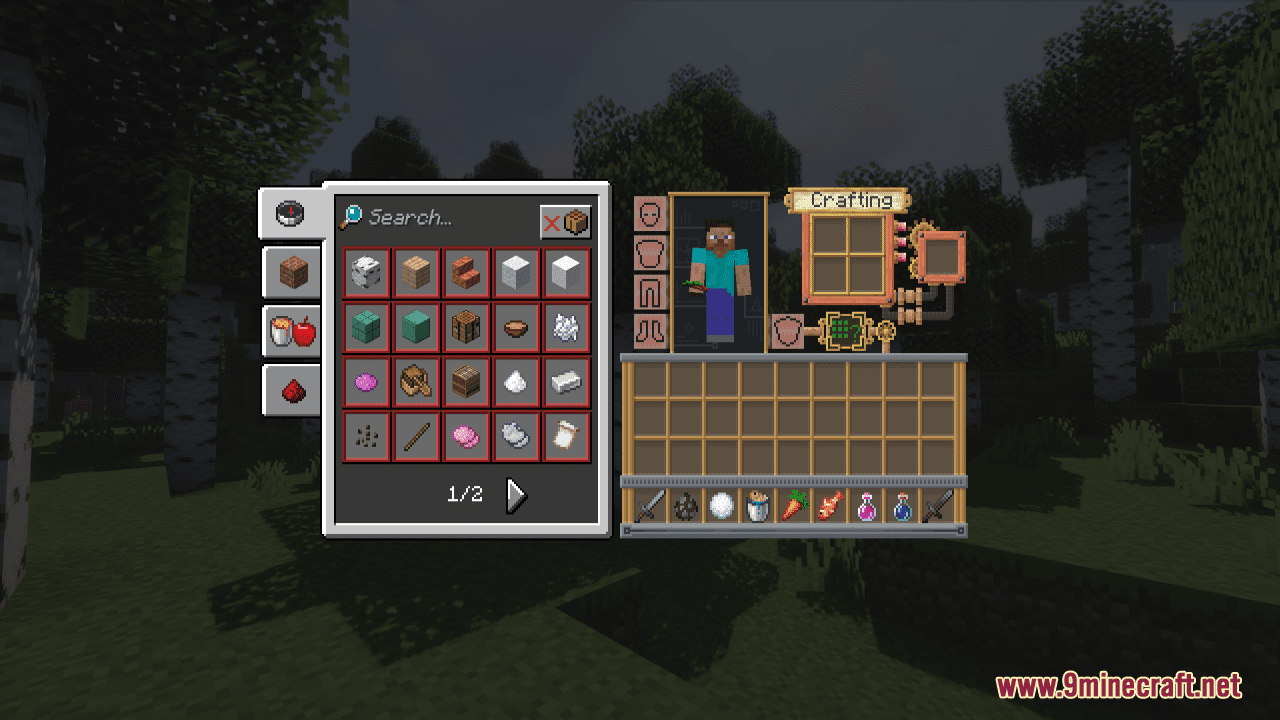Viewport: 1280px width, 720px height.
Task: Switch to the redstone tab
Action: coord(290,389)
